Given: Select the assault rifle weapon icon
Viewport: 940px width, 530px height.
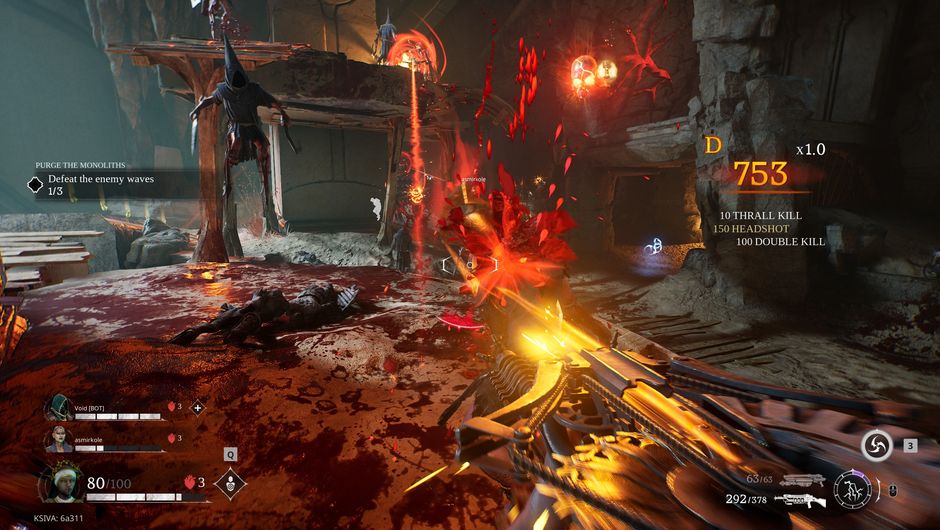Looking at the screenshot, I should 800,500.
